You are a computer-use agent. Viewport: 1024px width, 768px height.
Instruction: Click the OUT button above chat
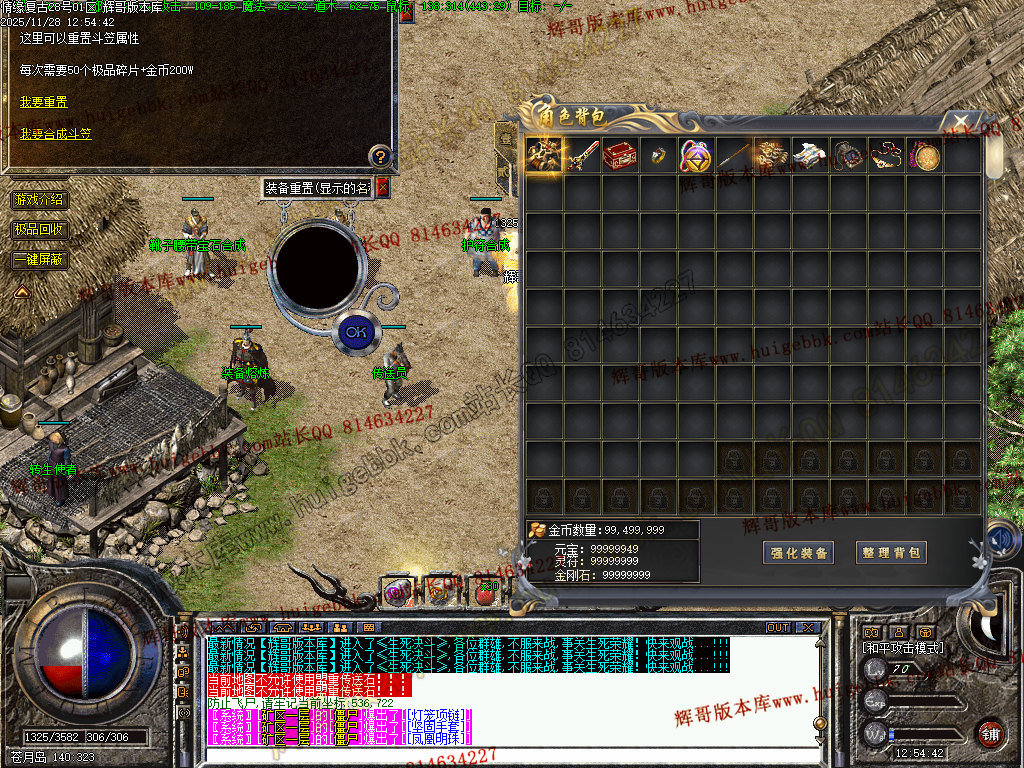[778, 628]
